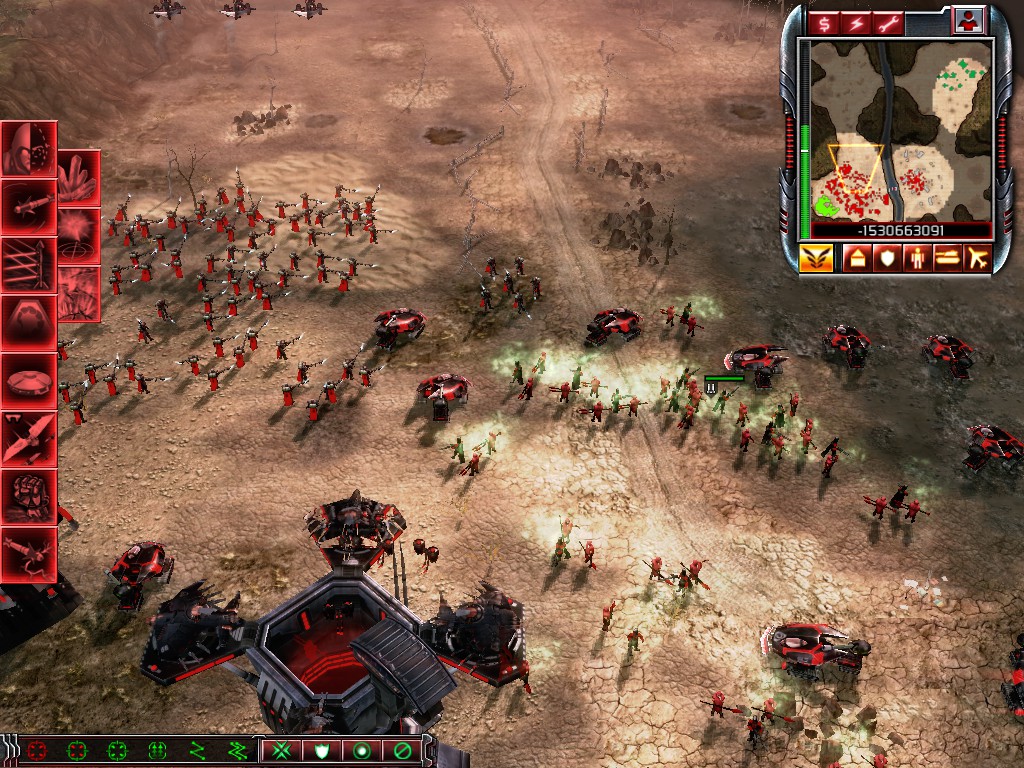Screen dimensions: 1024x768
Task: Select the laser fence support power
Action: (x=28, y=265)
